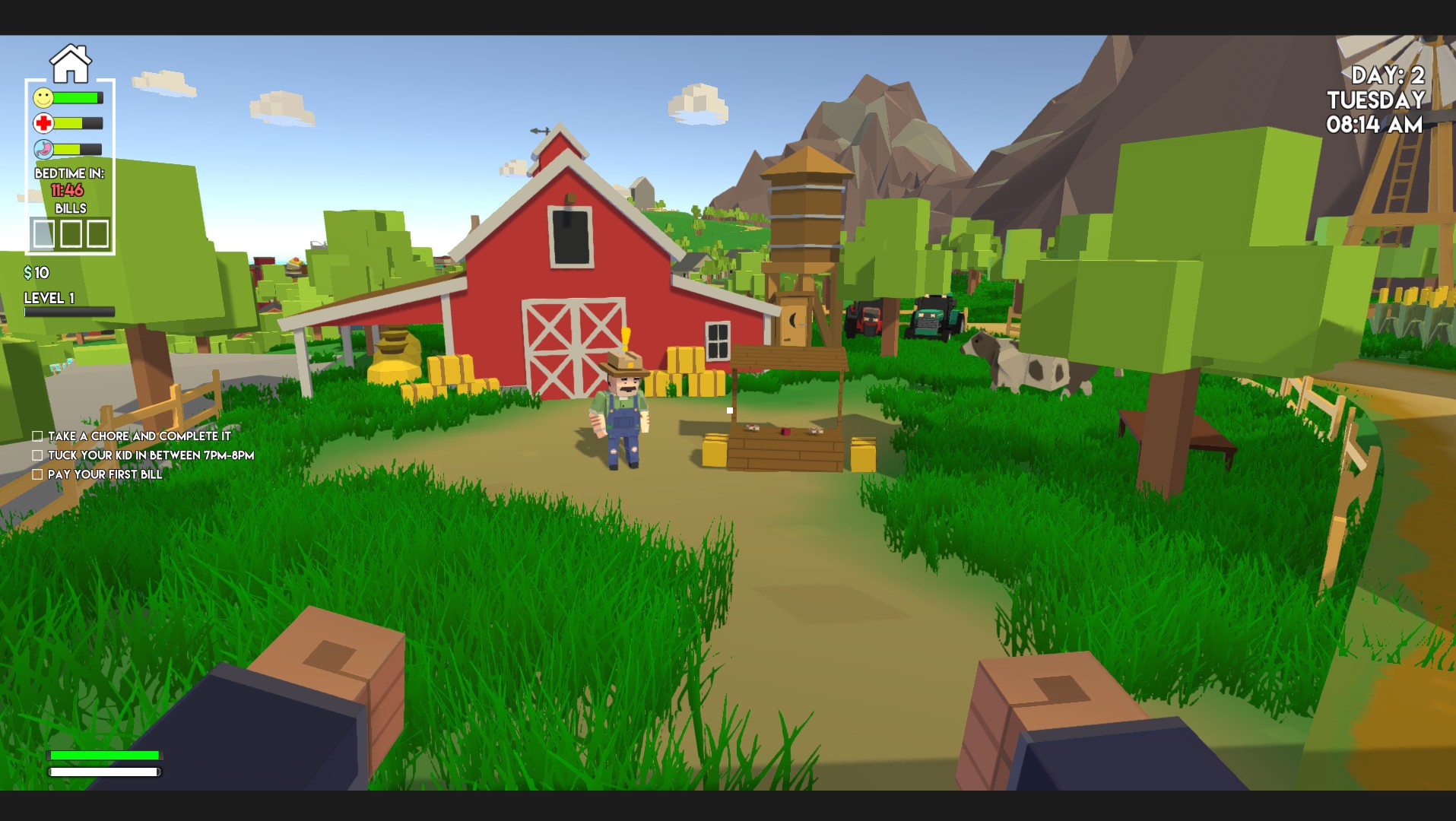The image size is (1456, 821).
Task: Check the 'Take a chore and complete it' box
Action: click(x=36, y=436)
